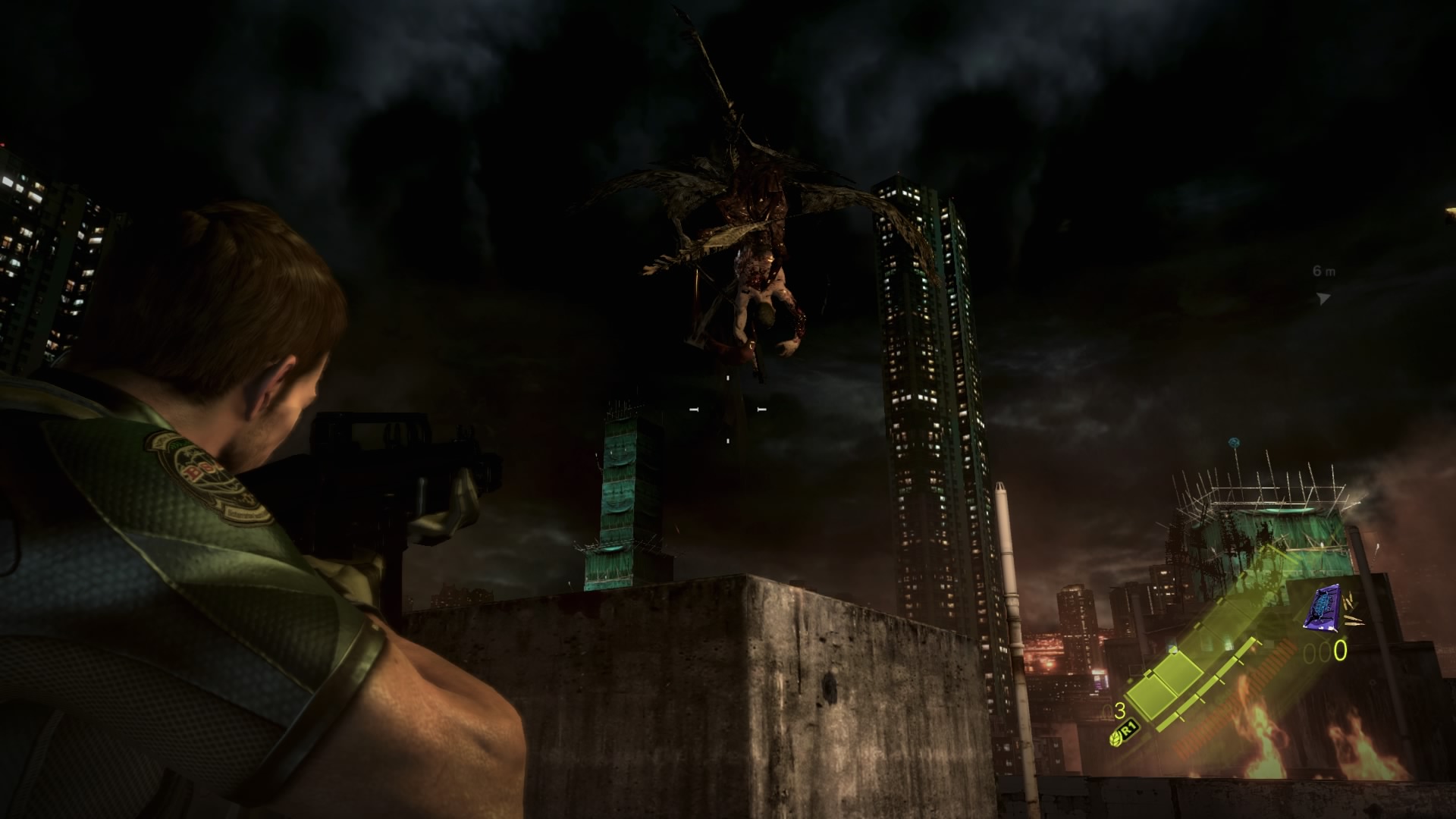The width and height of the screenshot is (1456, 819).
Task: Select the purple equipped weapon icon
Action: (1321, 610)
